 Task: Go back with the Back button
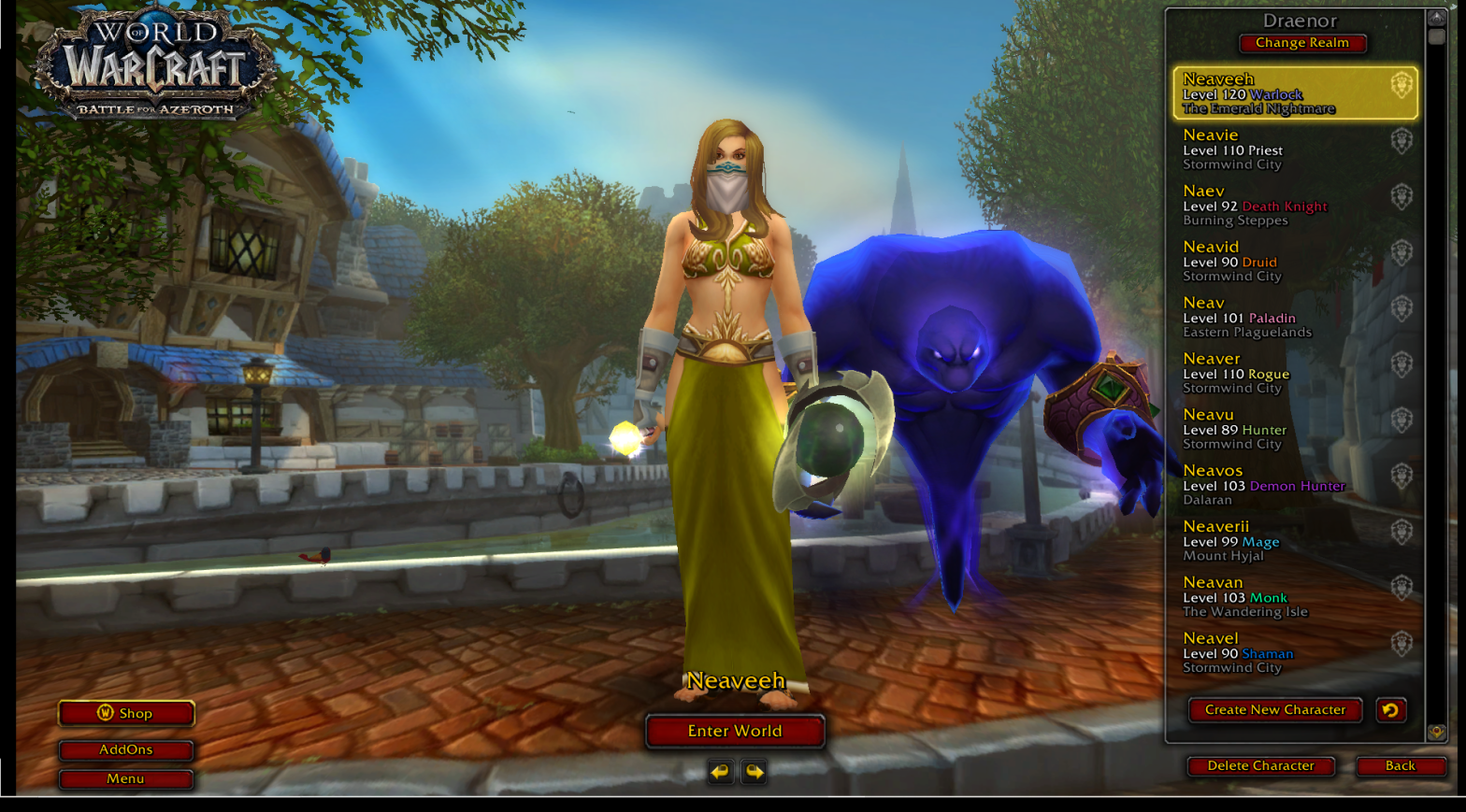pyautogui.click(x=1401, y=766)
